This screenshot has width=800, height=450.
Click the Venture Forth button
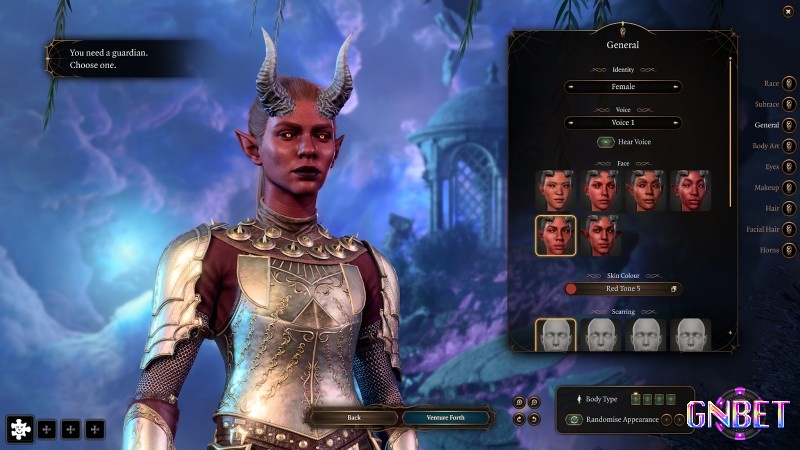[x=447, y=417]
